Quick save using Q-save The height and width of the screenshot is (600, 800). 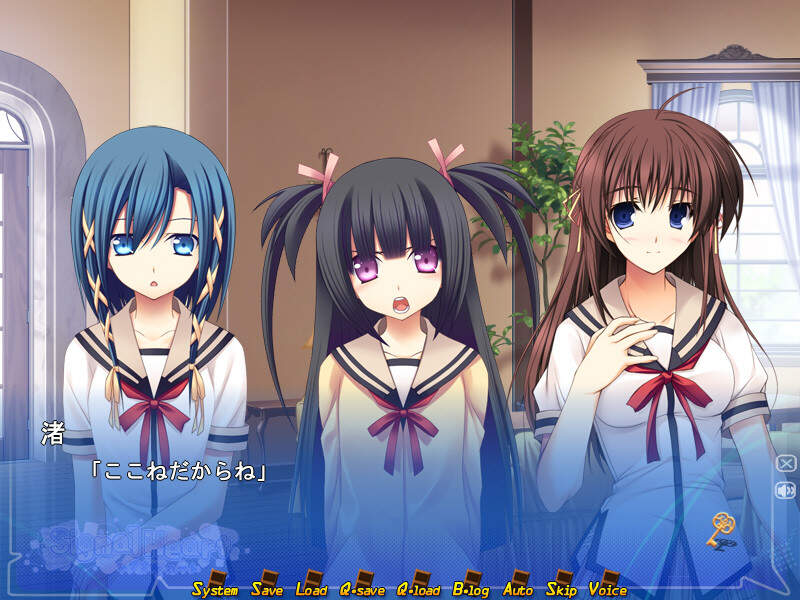click(362, 588)
